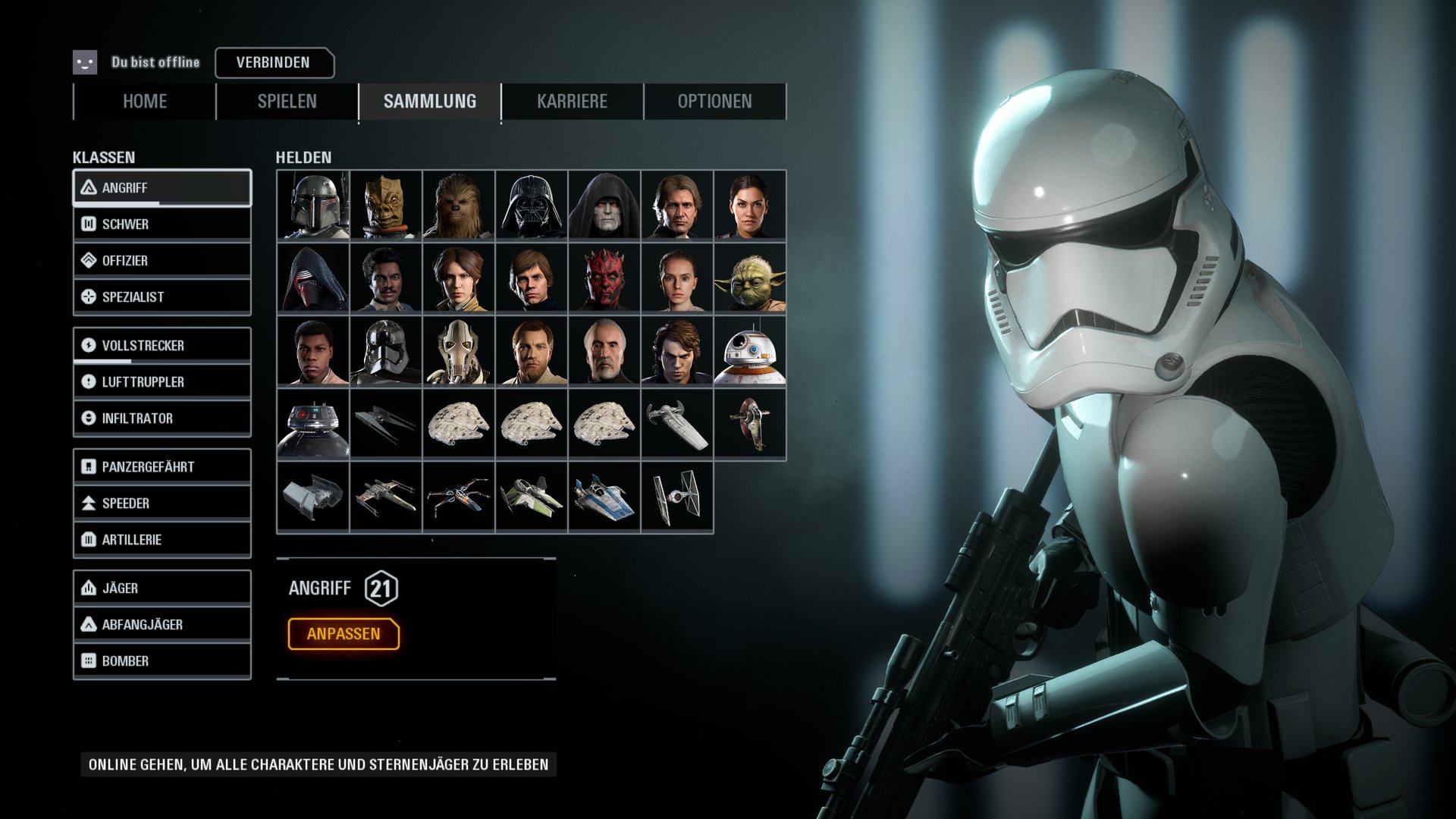Select the ABFANGJÄGER class icon
The image size is (1456, 819).
pos(89,624)
